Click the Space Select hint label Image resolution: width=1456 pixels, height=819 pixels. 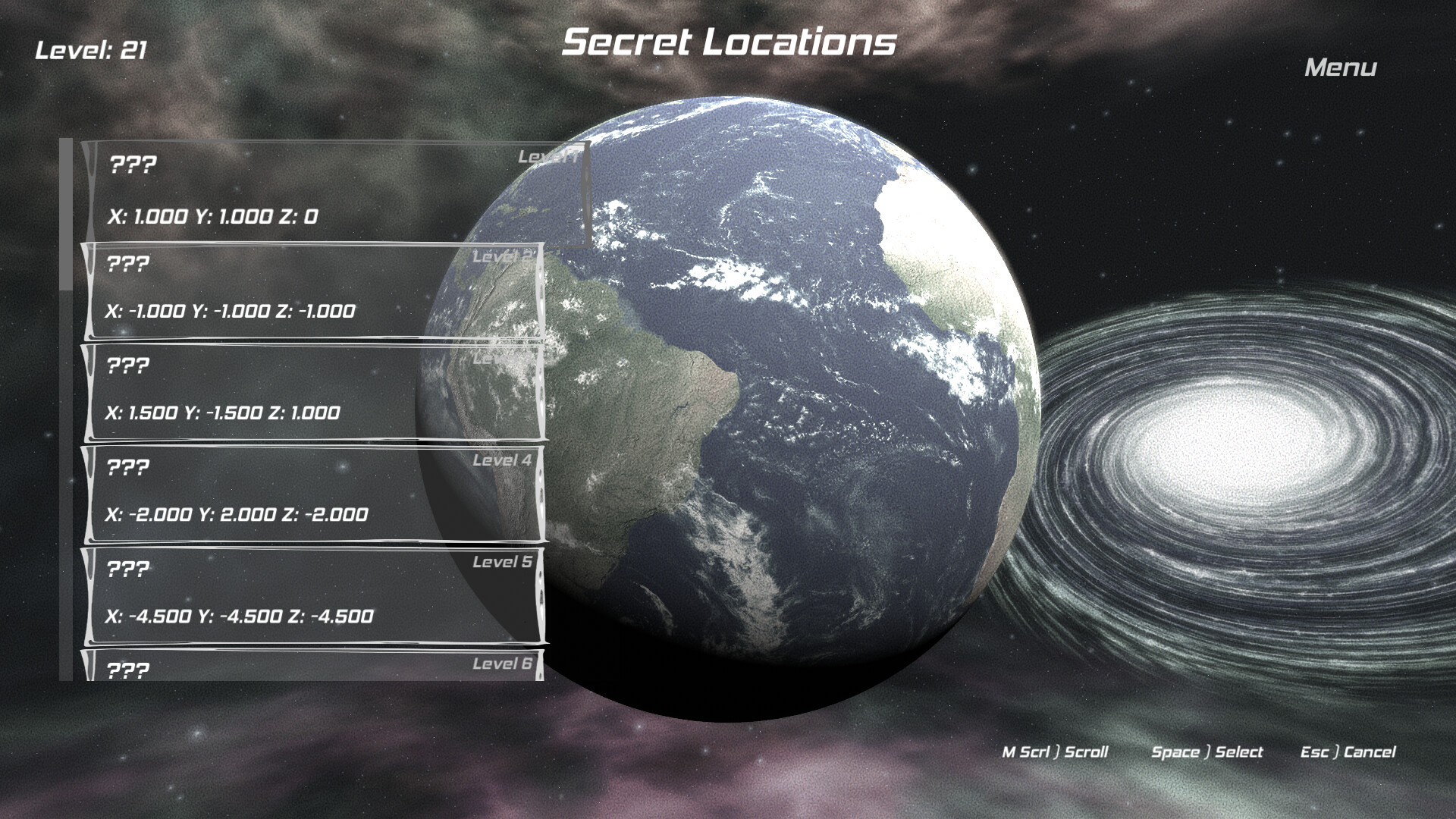click(1207, 752)
